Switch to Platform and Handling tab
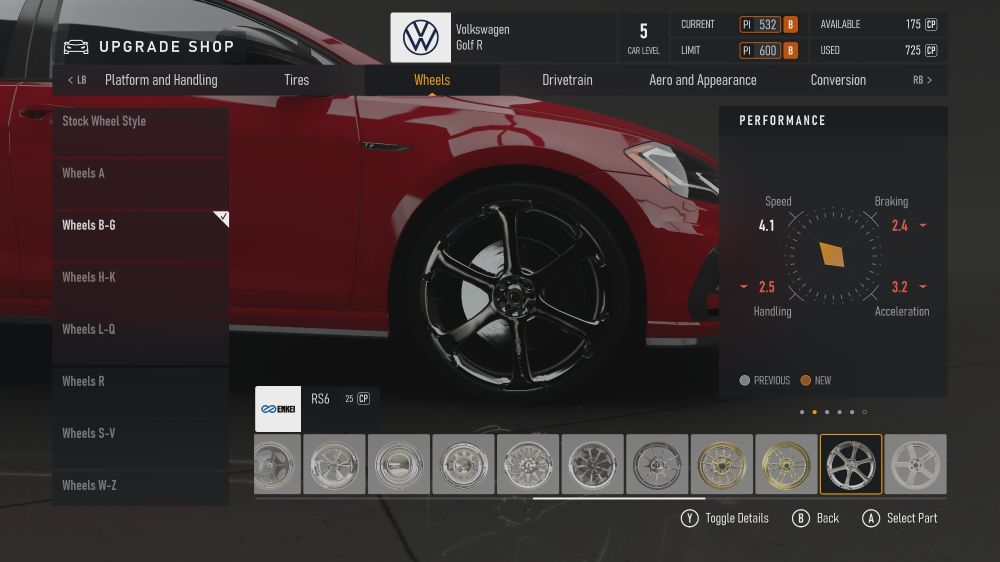 click(x=161, y=80)
